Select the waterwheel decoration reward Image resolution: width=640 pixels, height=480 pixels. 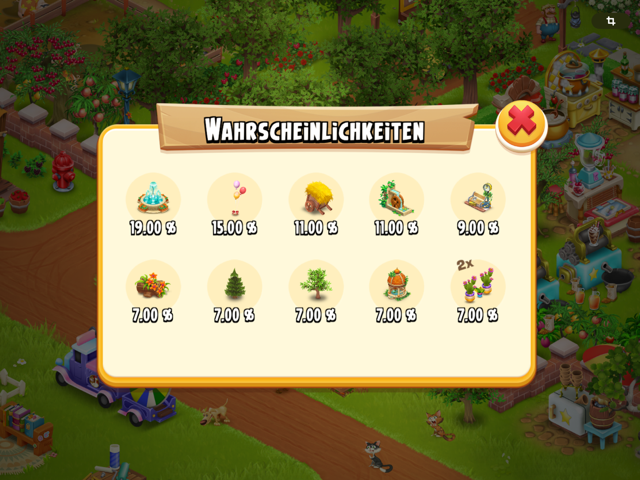[396, 198]
